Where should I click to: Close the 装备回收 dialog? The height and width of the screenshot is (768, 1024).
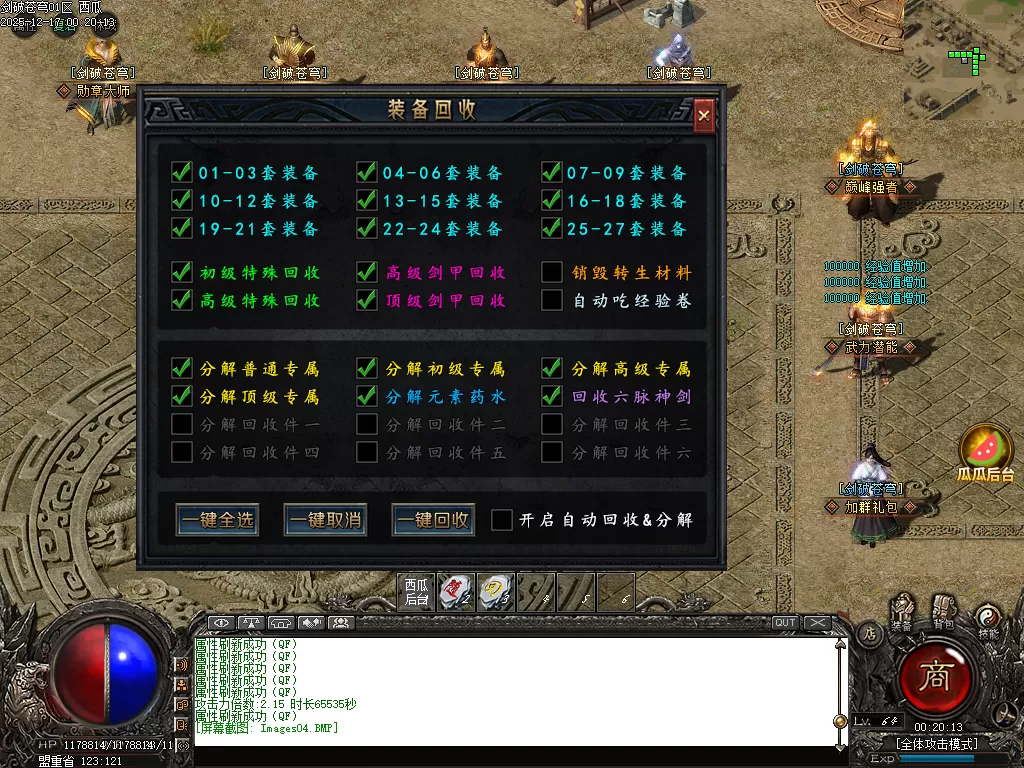tap(704, 116)
